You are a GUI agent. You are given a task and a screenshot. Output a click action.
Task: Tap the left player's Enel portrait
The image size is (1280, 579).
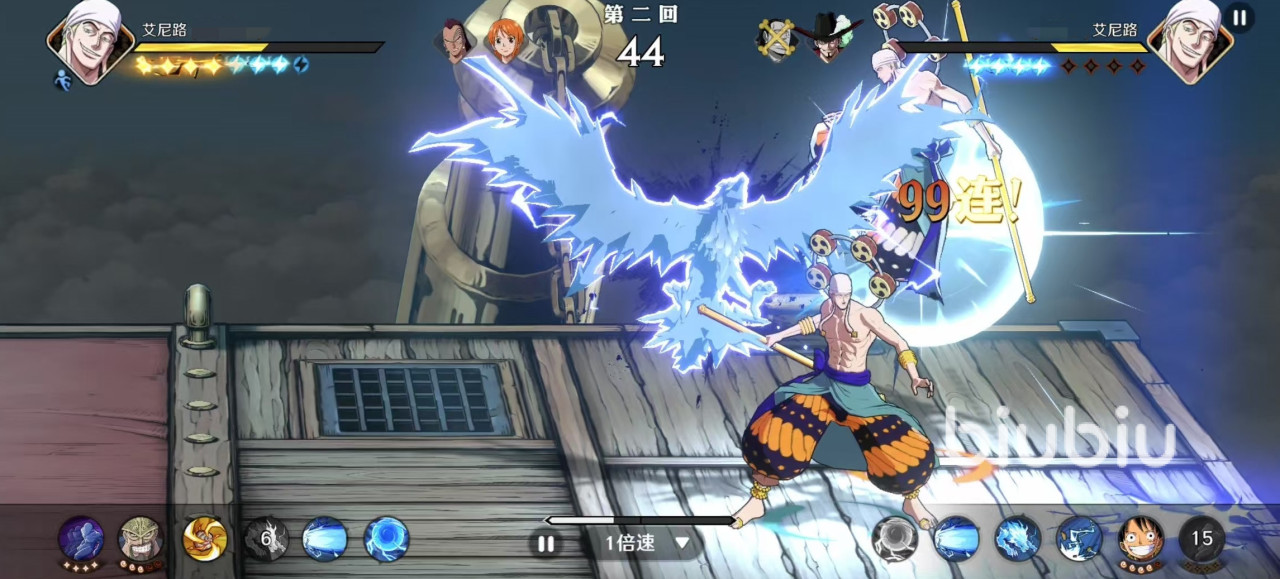[90, 40]
